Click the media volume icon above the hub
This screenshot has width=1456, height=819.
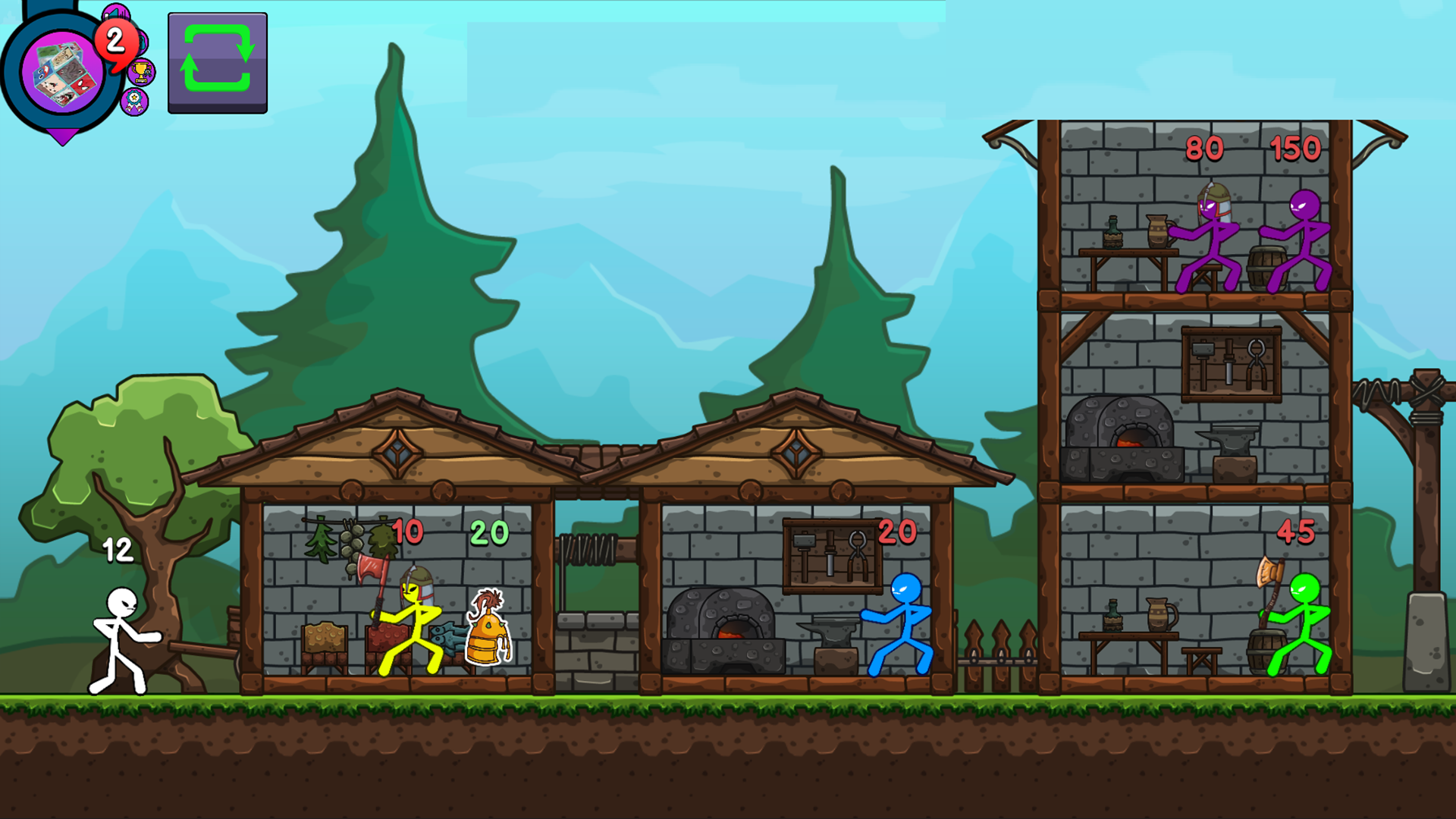pos(115,12)
